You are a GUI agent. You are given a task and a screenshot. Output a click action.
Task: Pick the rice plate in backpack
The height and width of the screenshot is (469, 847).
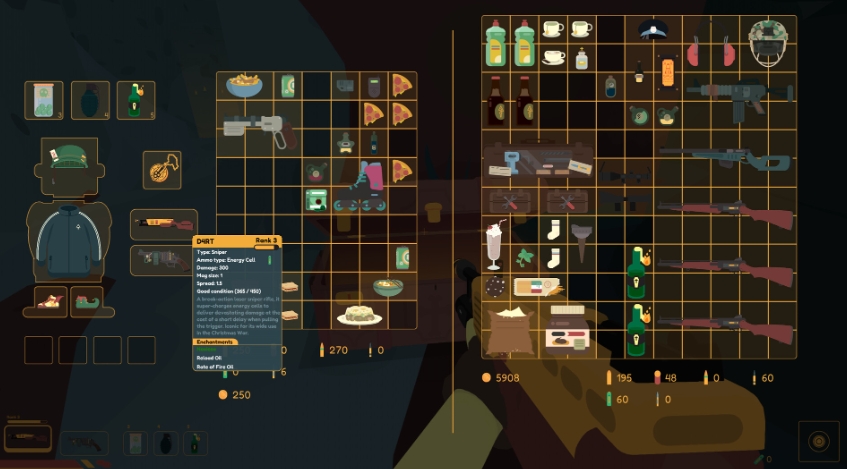coord(359,313)
